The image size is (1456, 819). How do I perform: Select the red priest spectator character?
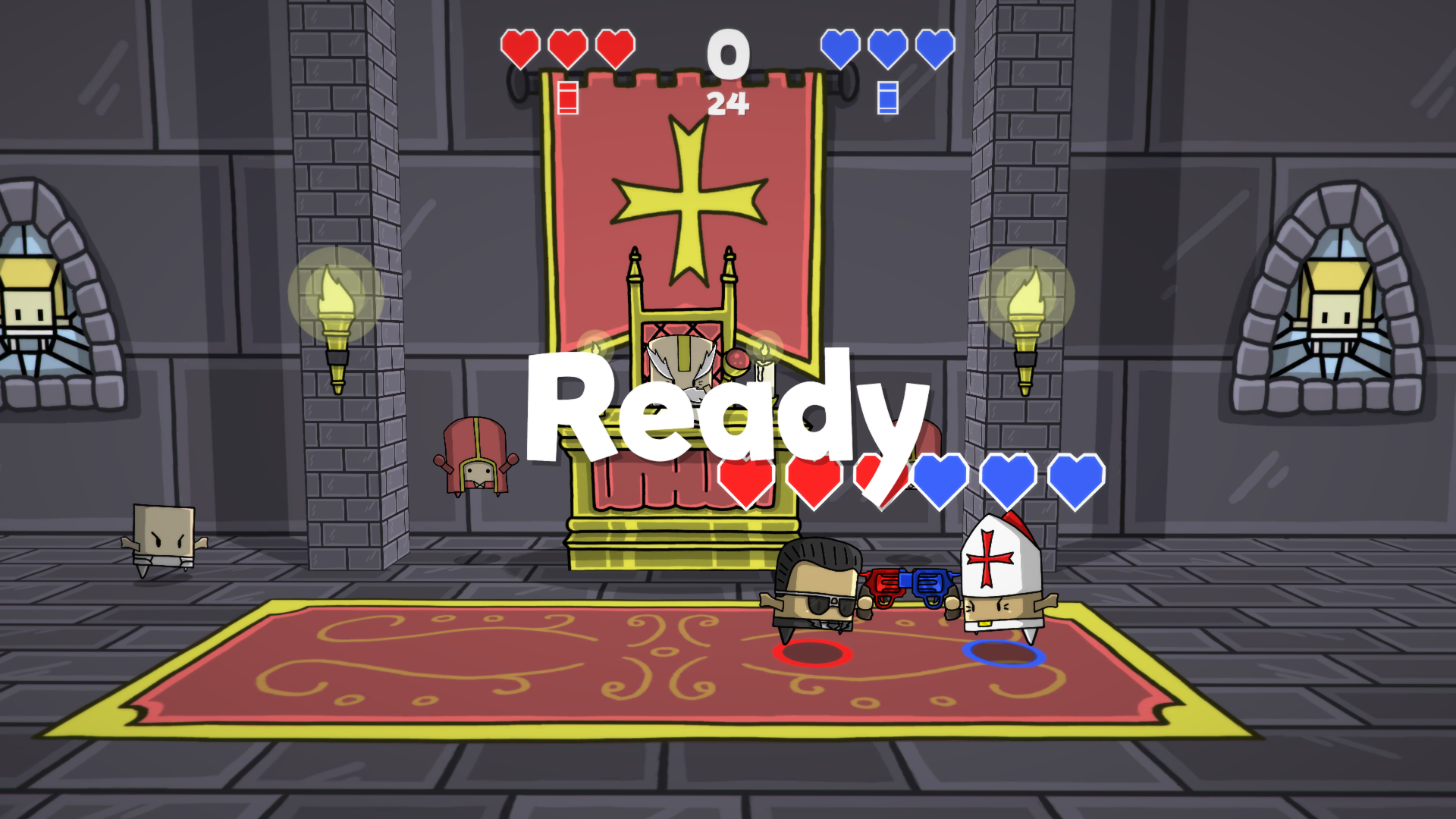point(476,455)
